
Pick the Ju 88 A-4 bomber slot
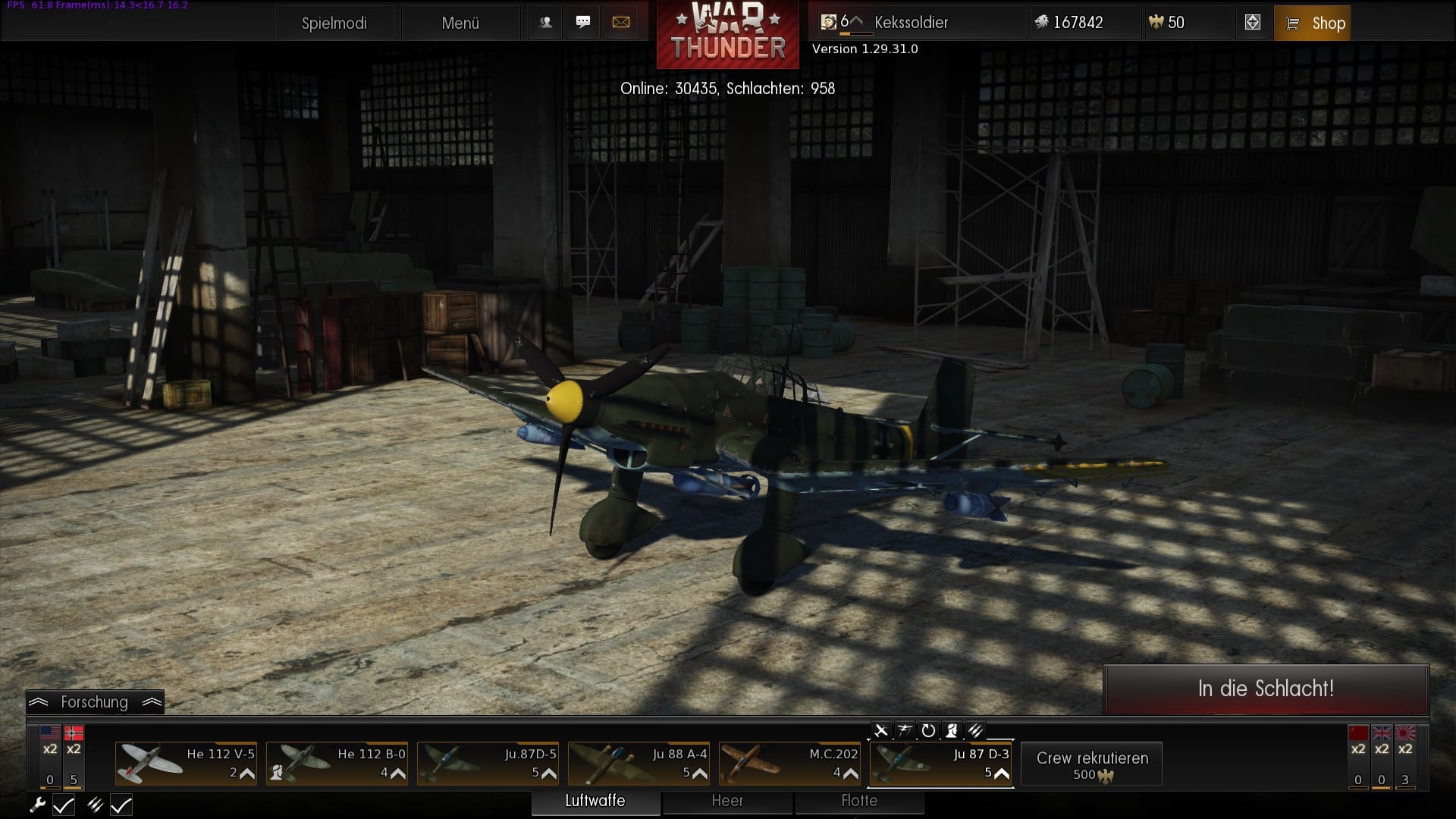click(x=639, y=763)
